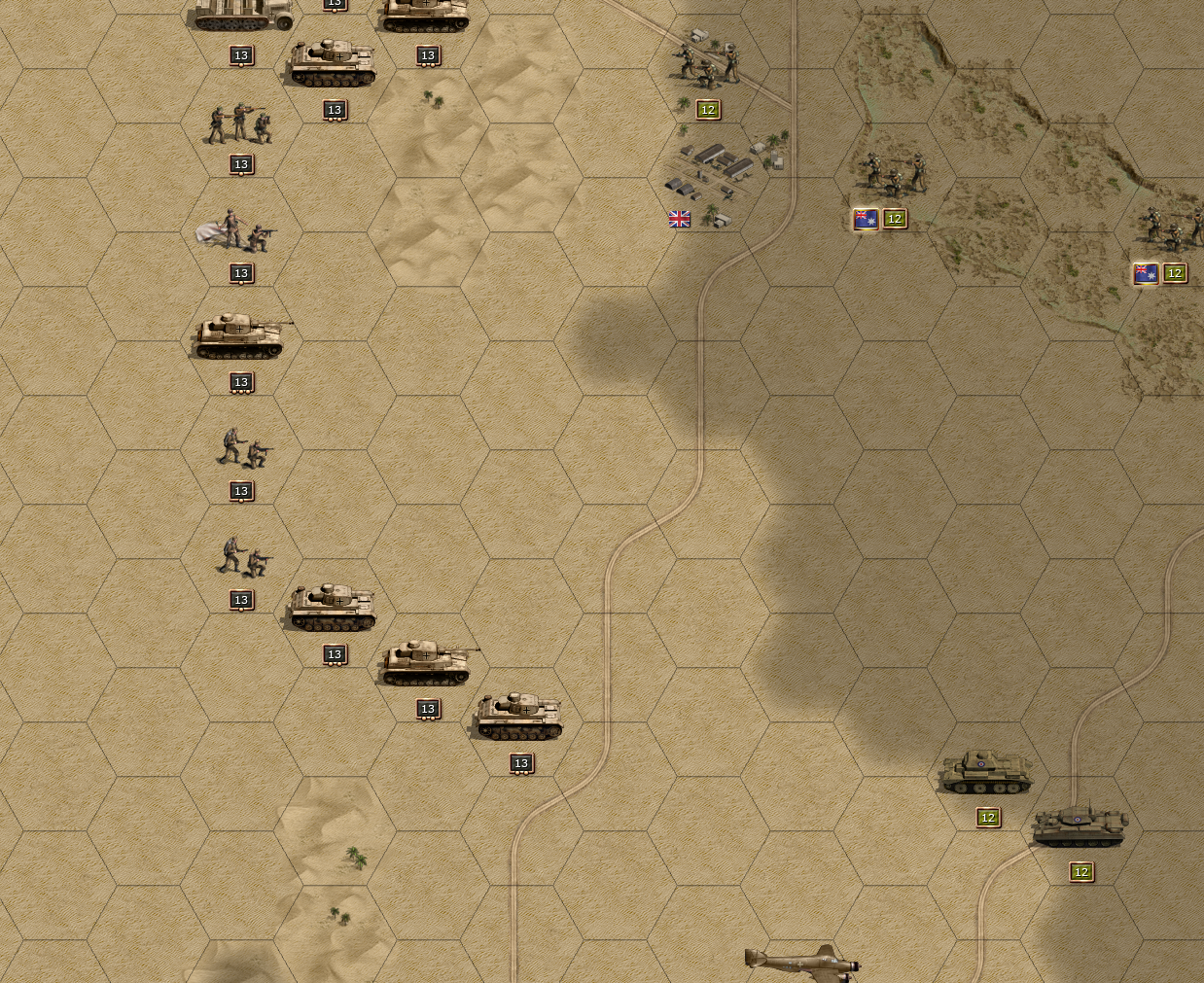Select the German half-track unit

241,15
